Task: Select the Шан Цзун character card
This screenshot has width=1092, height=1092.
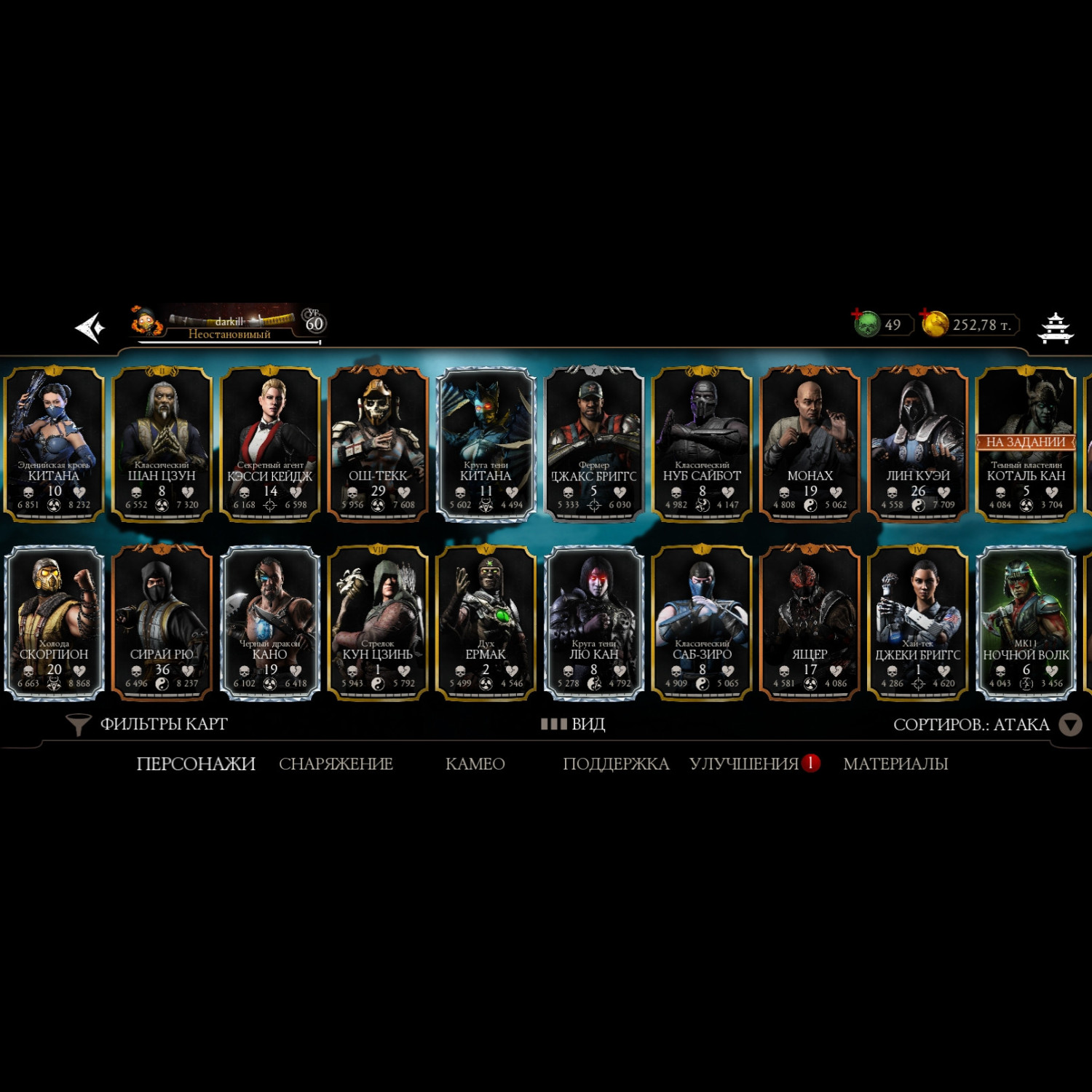Action: (x=162, y=444)
